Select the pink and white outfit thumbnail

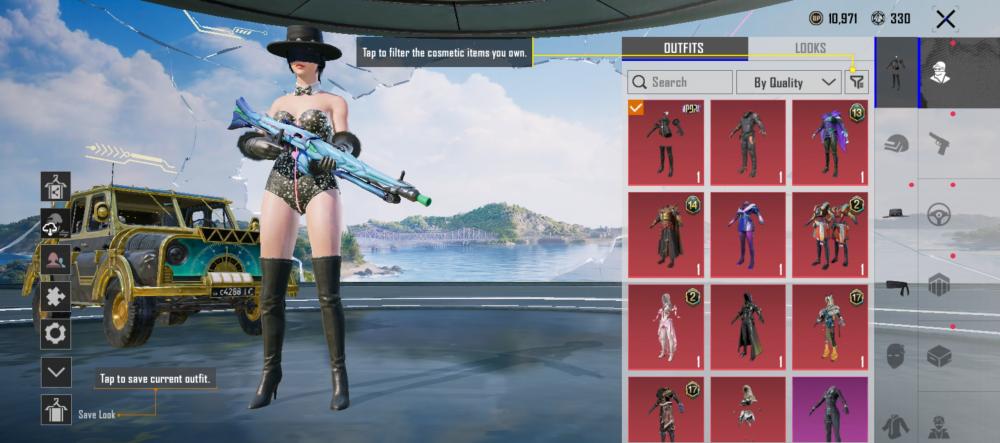665,326
